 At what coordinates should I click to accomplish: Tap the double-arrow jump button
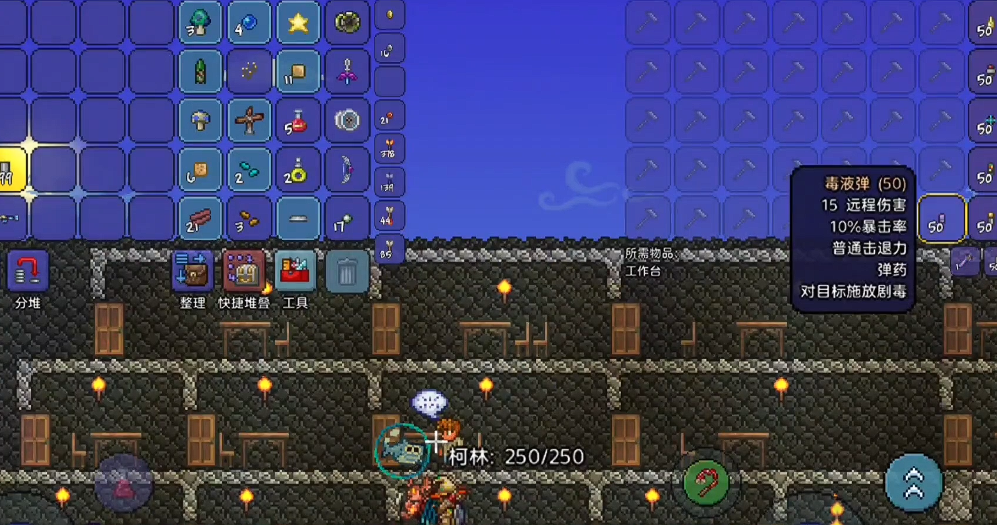(914, 483)
